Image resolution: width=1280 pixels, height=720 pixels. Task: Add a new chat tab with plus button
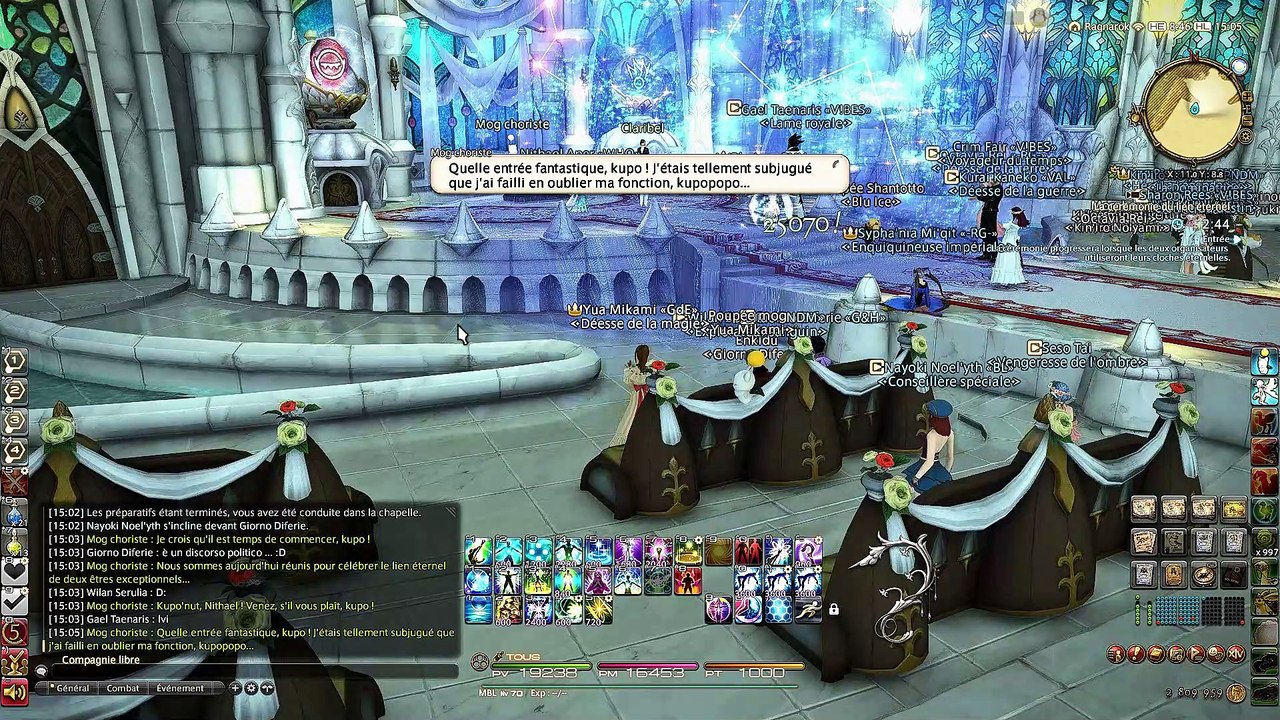coord(235,688)
